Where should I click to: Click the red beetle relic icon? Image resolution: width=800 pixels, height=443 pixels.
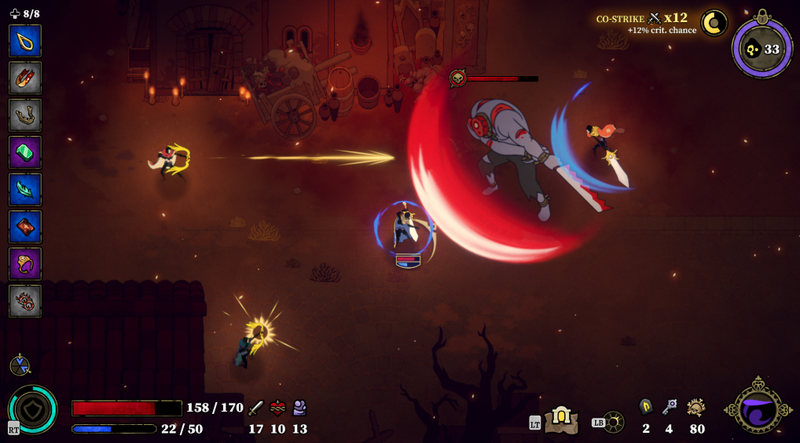[24, 301]
